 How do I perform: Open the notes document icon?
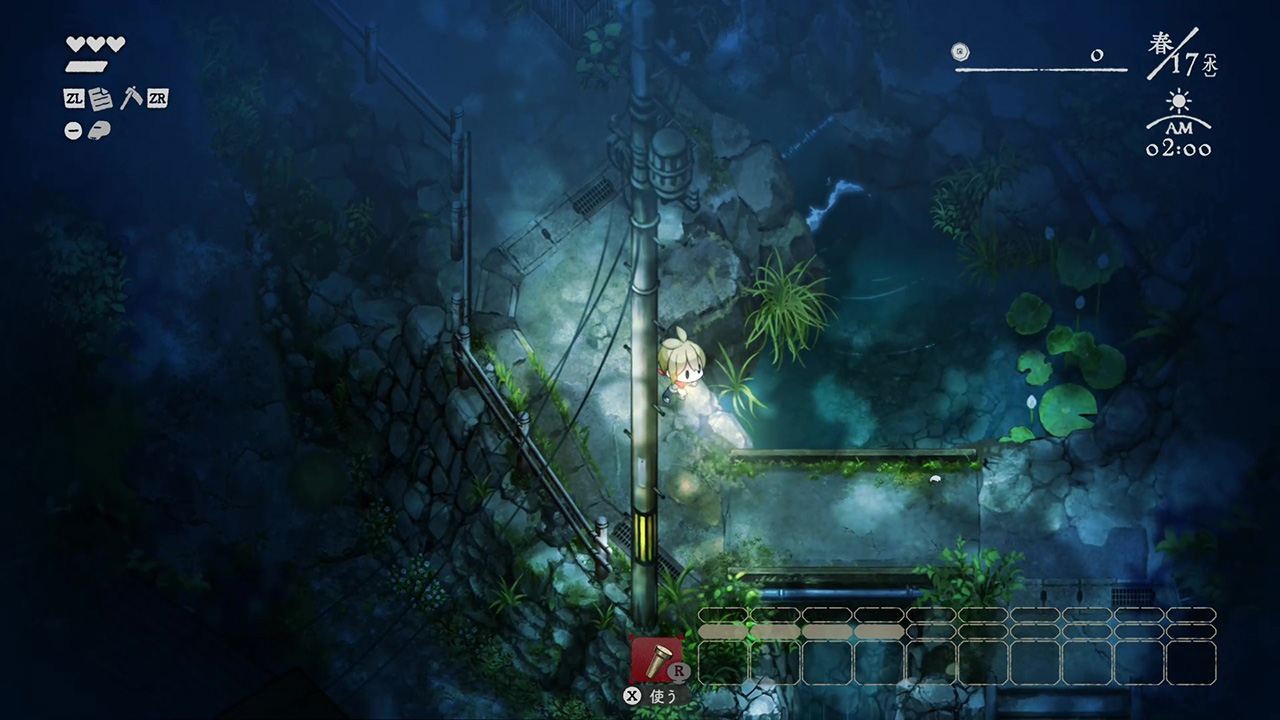tap(101, 98)
